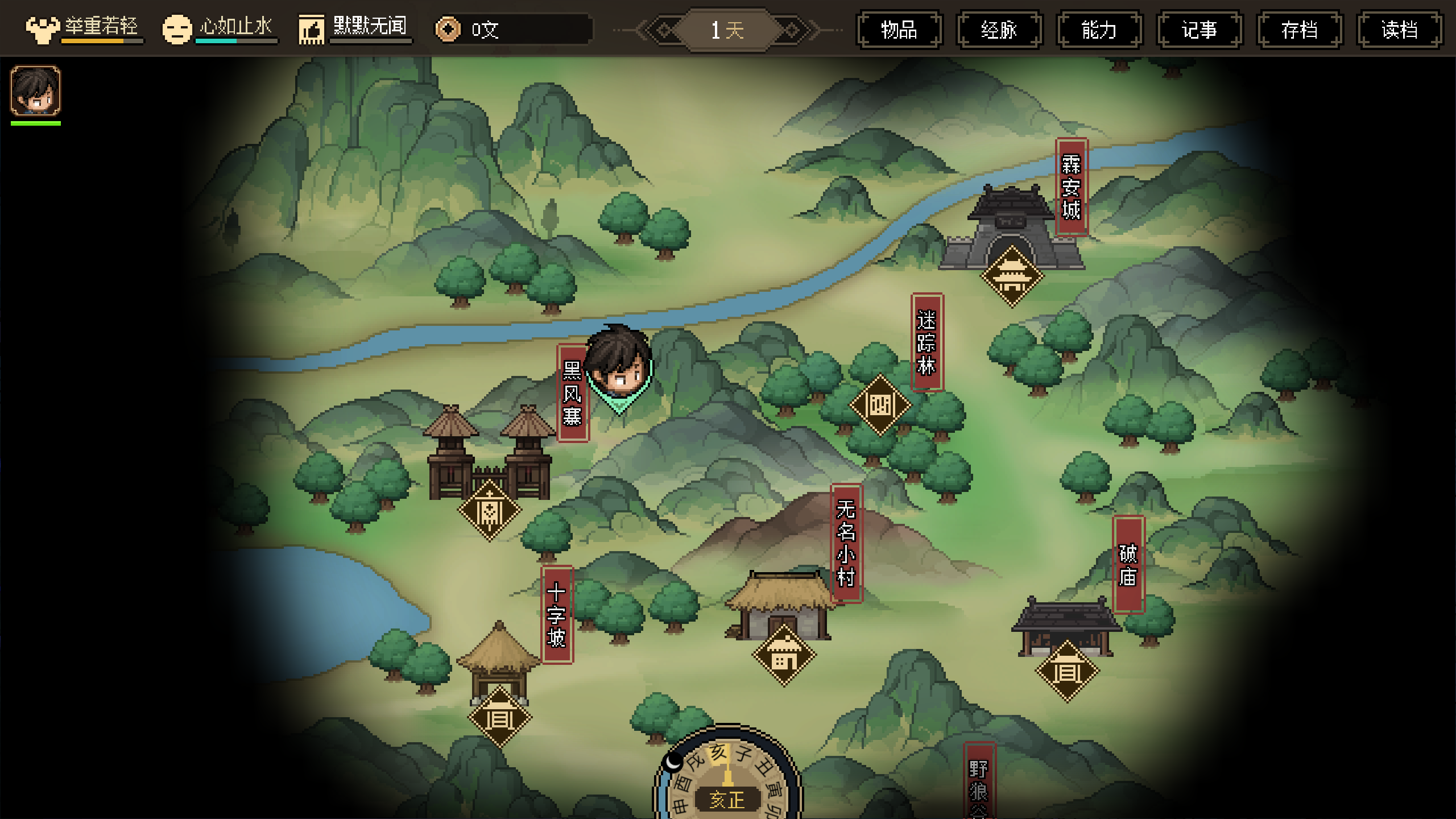The width and height of the screenshot is (1456, 819).
Task: Visit the 破庙 ruined temple marker
Action: [x=1067, y=671]
